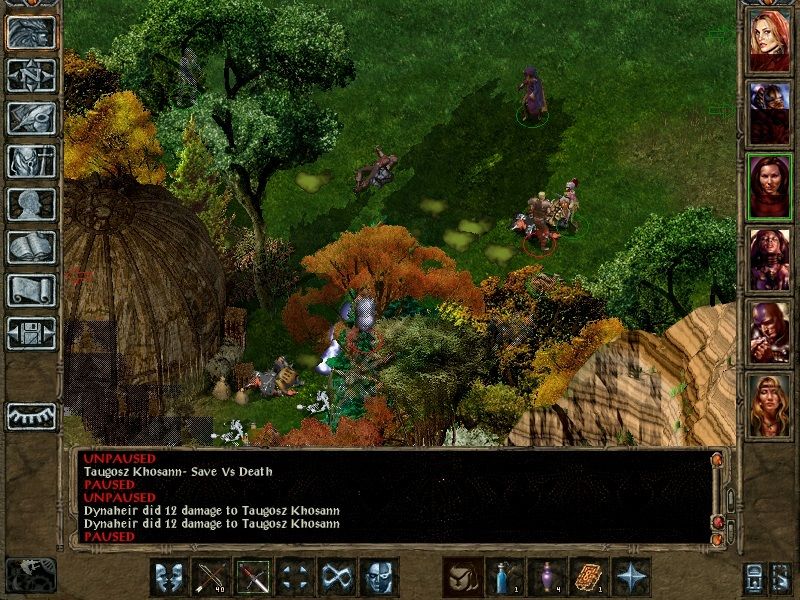Image resolution: width=800 pixels, height=600 pixels.
Task: Open the mage spellbook from the open-book icon
Action: (31, 247)
